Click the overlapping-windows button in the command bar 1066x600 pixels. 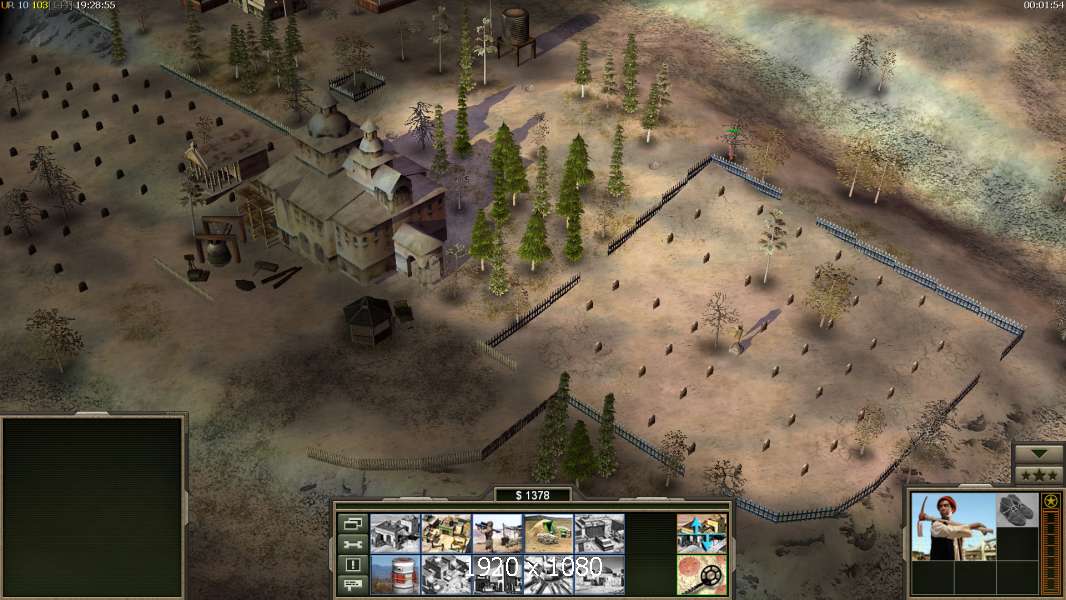click(351, 523)
